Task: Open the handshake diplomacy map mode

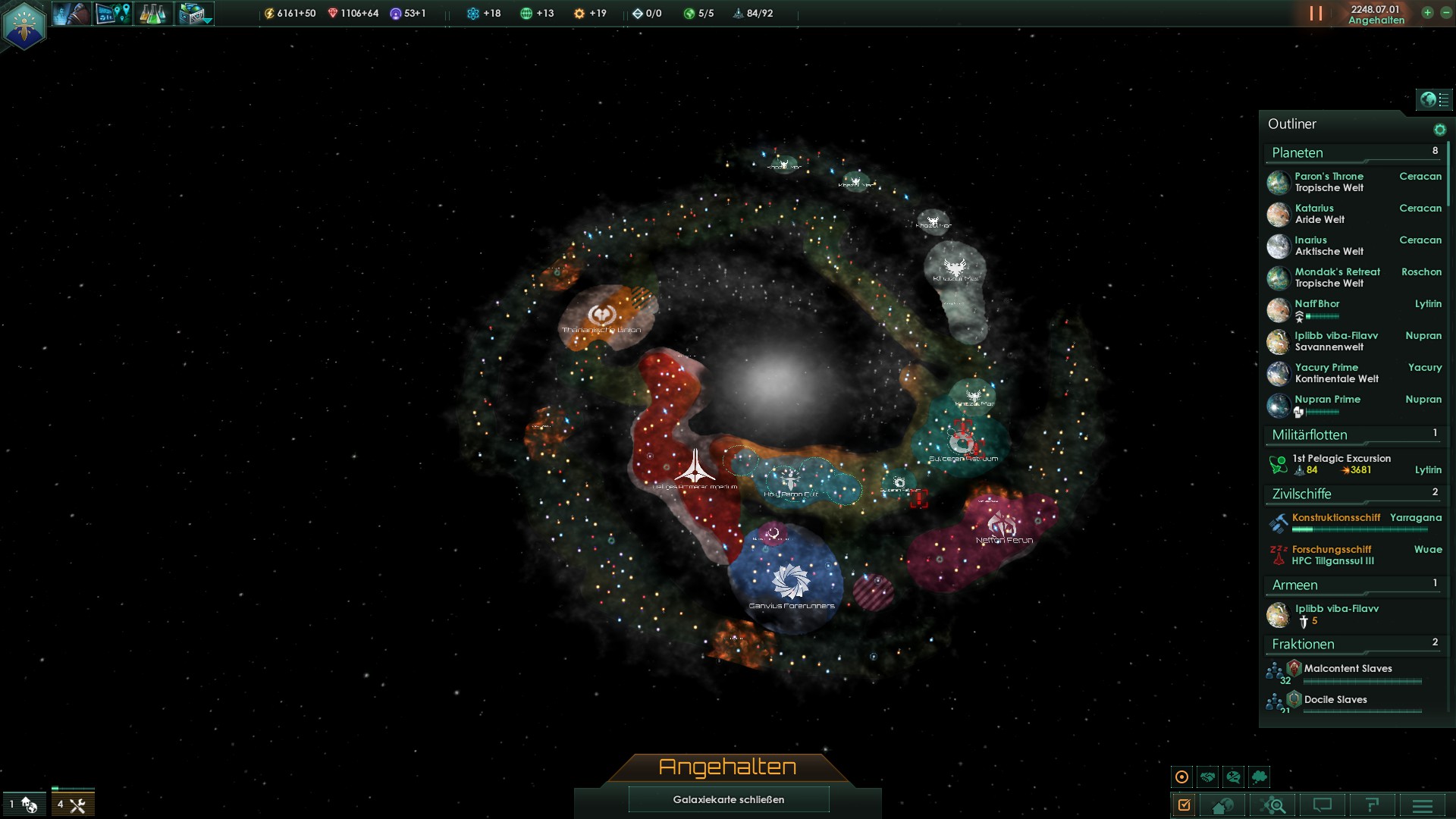Action: tap(1208, 777)
